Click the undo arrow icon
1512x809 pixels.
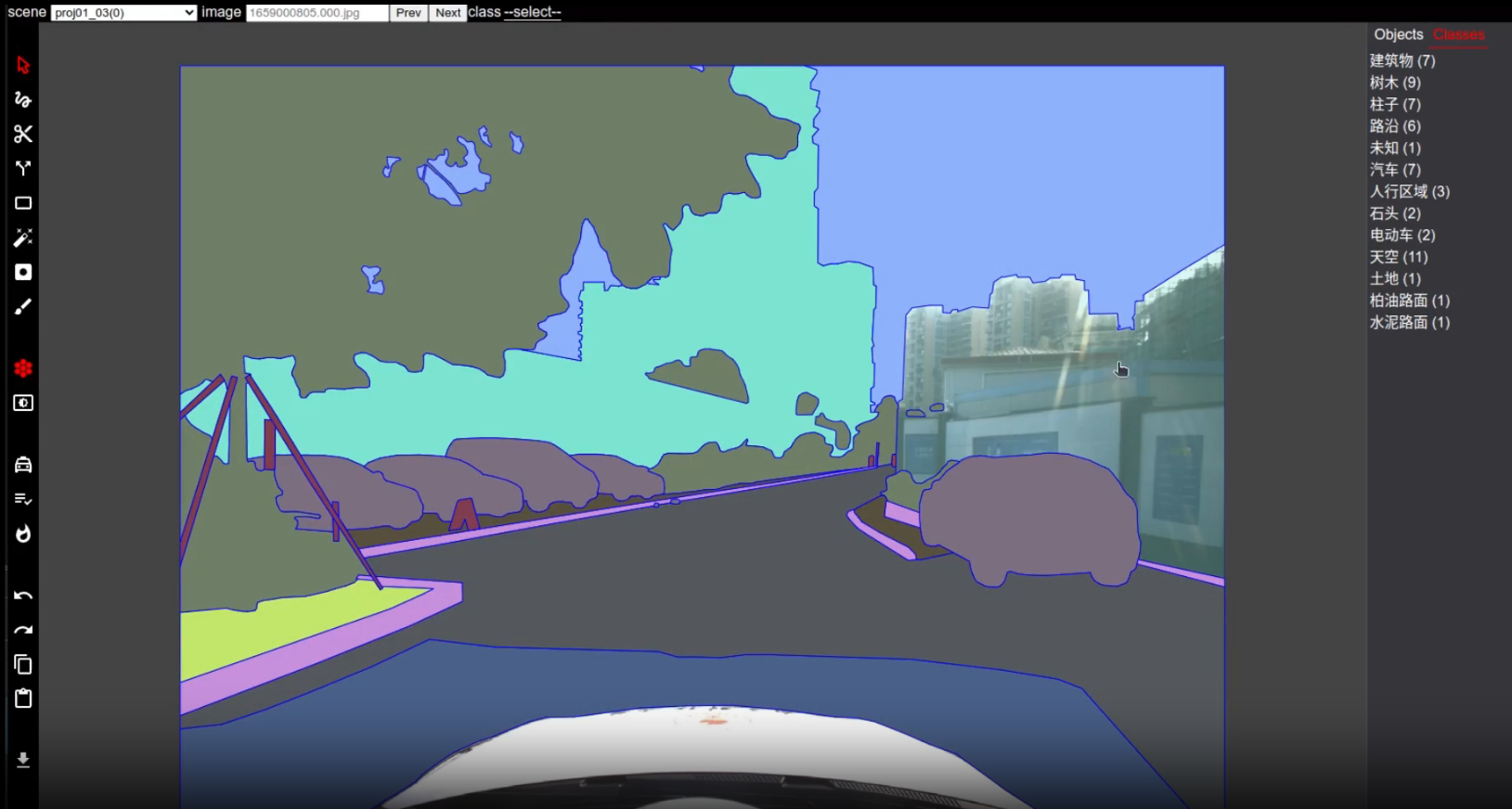(x=22, y=595)
